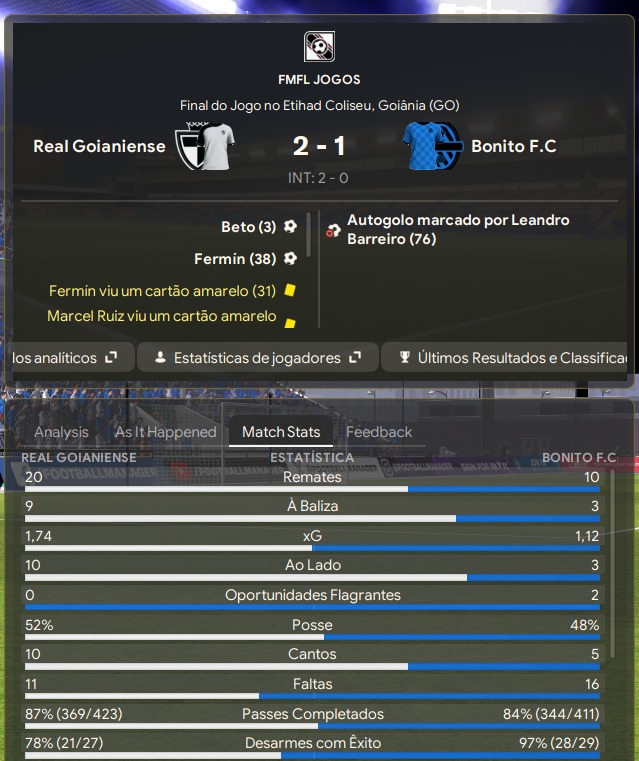Click the FMFL JOGOS competition logo

coord(319,47)
